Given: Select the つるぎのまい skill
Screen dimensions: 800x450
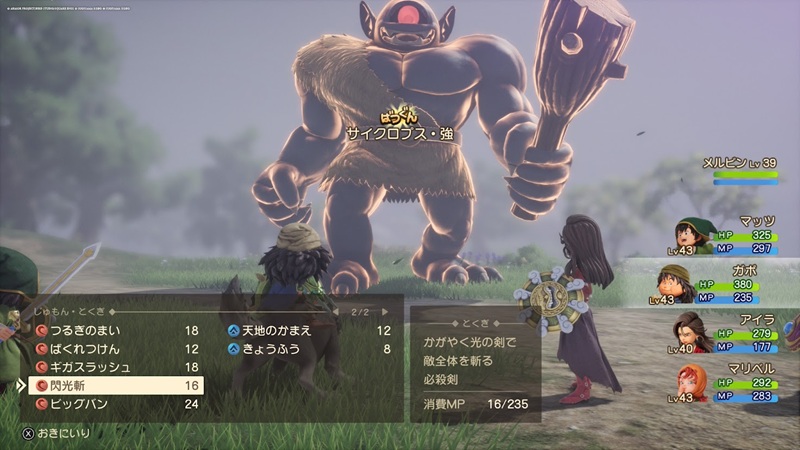Looking at the screenshot, I should coord(110,330).
